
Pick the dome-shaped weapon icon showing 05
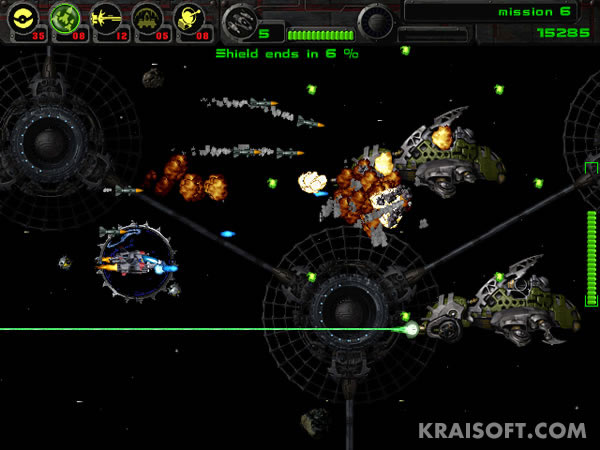tap(148, 18)
